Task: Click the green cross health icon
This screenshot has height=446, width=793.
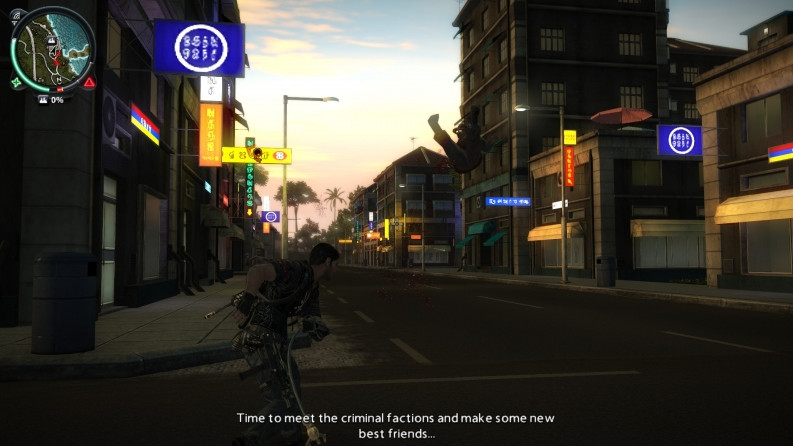Action: click(x=16, y=82)
